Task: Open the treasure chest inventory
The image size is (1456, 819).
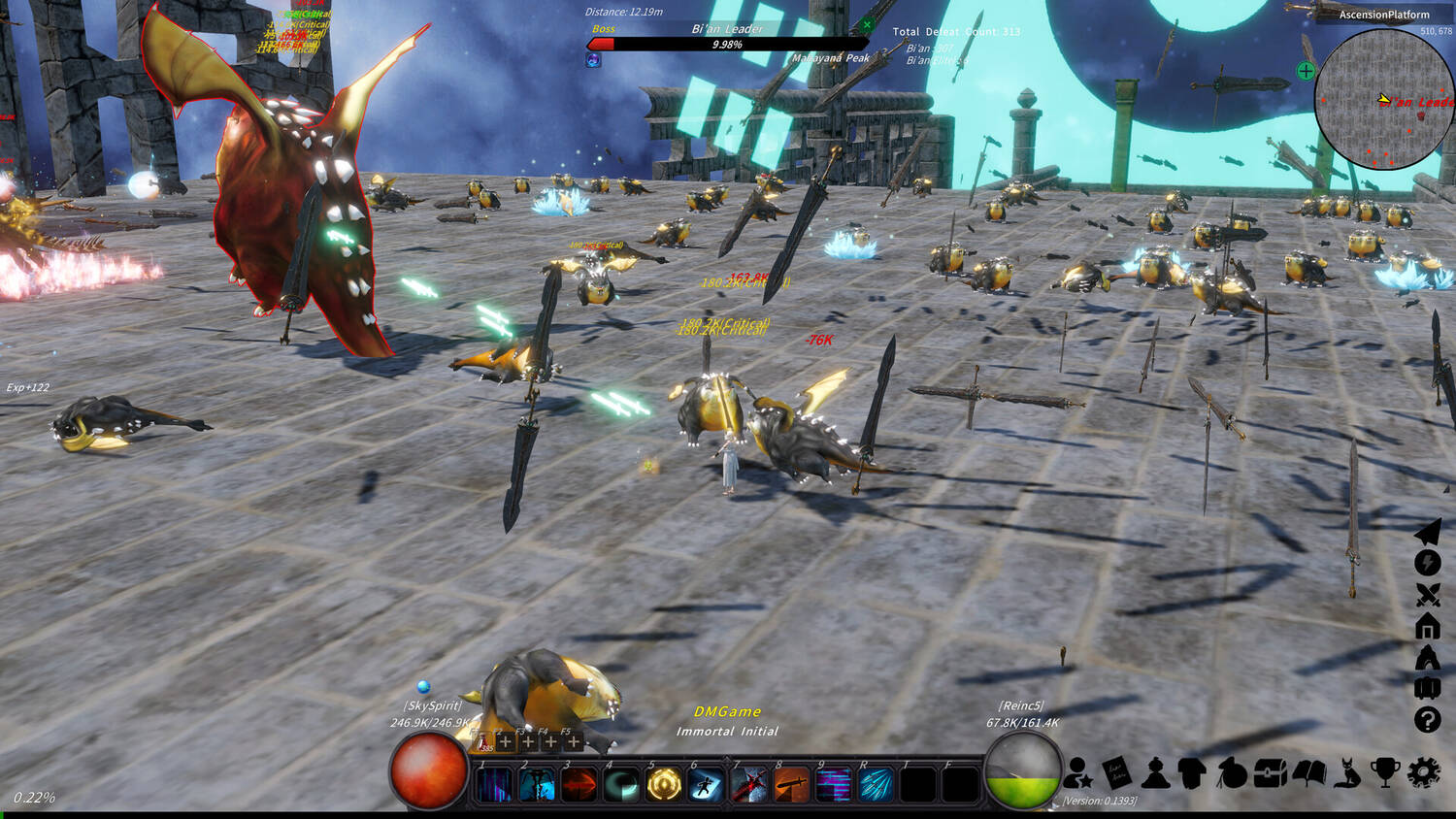Action: (1270, 773)
